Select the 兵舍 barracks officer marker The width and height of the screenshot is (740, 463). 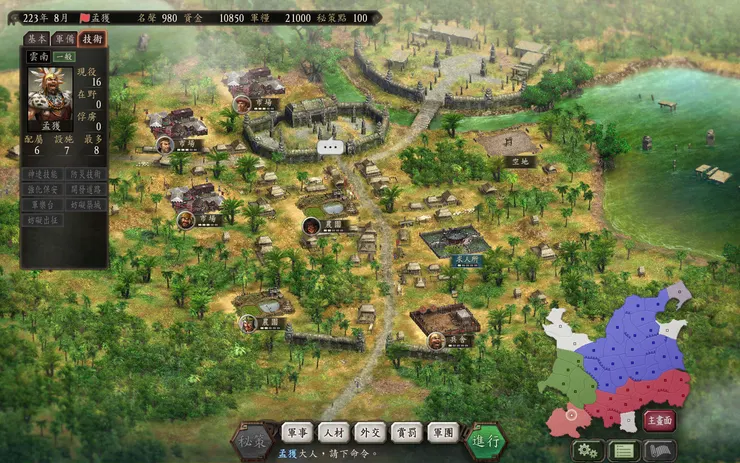[437, 340]
